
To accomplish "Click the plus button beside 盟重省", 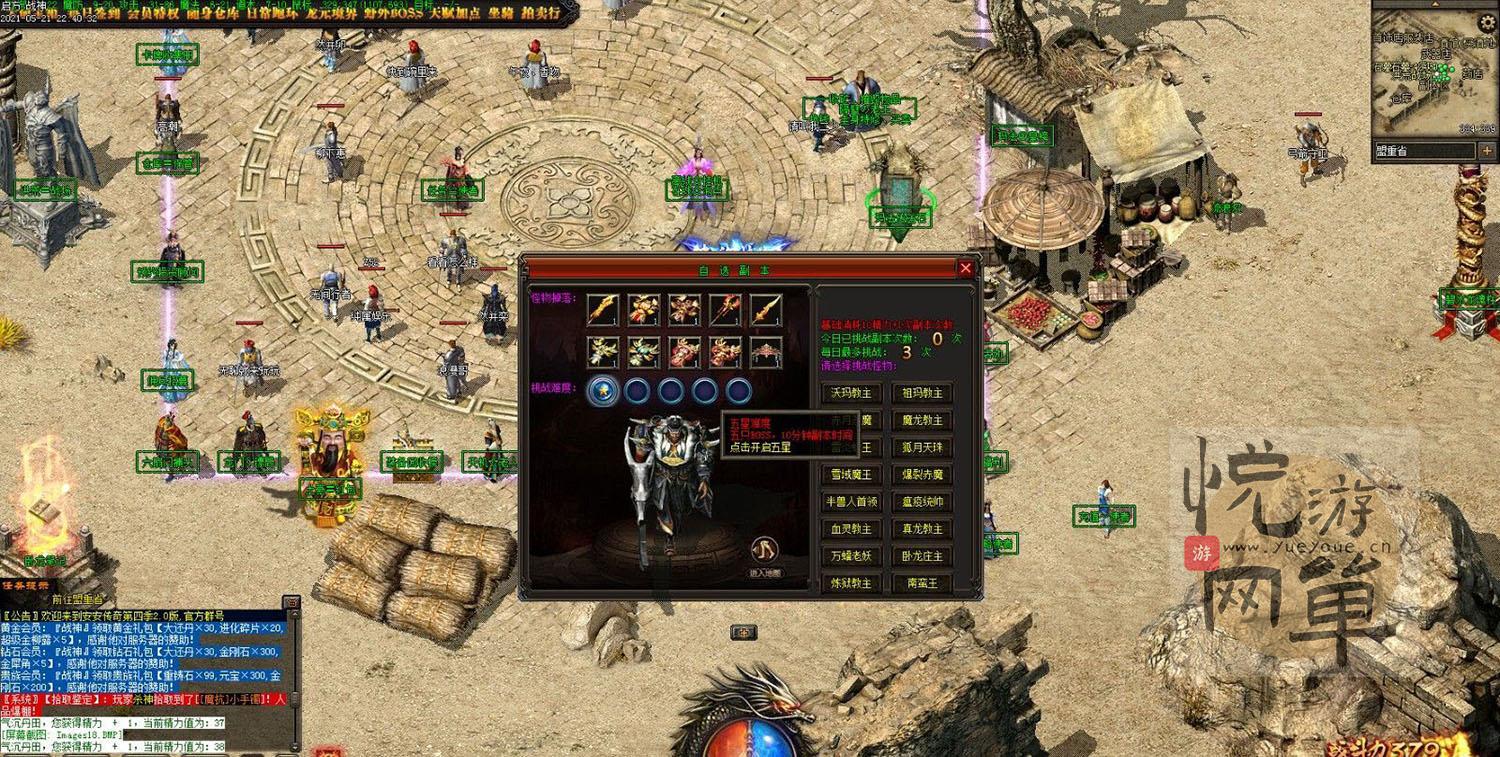I will [x=1487, y=151].
